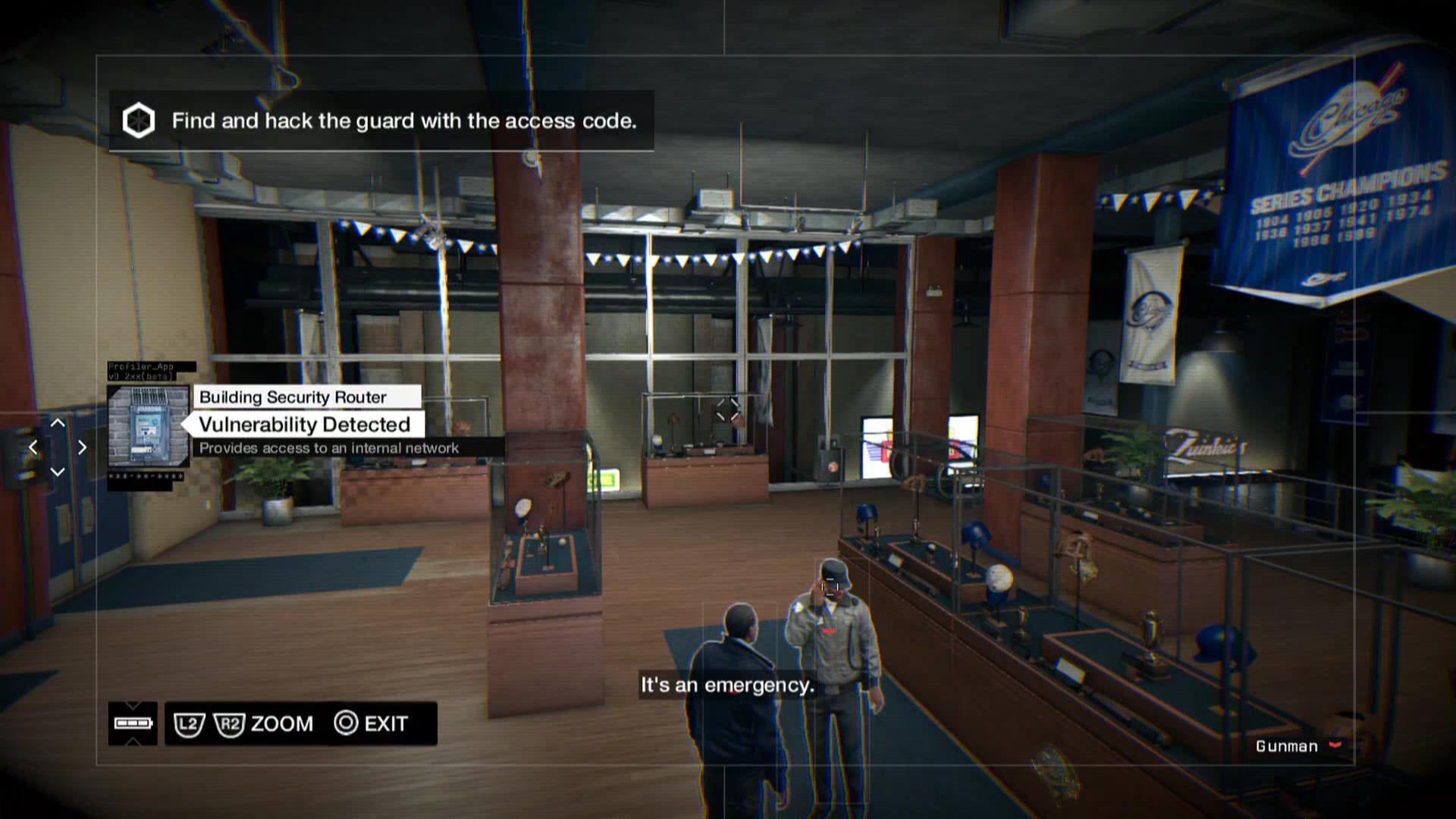Select the Vulnerability Detected profiler label
This screenshot has width=1456, height=819.
(x=304, y=425)
